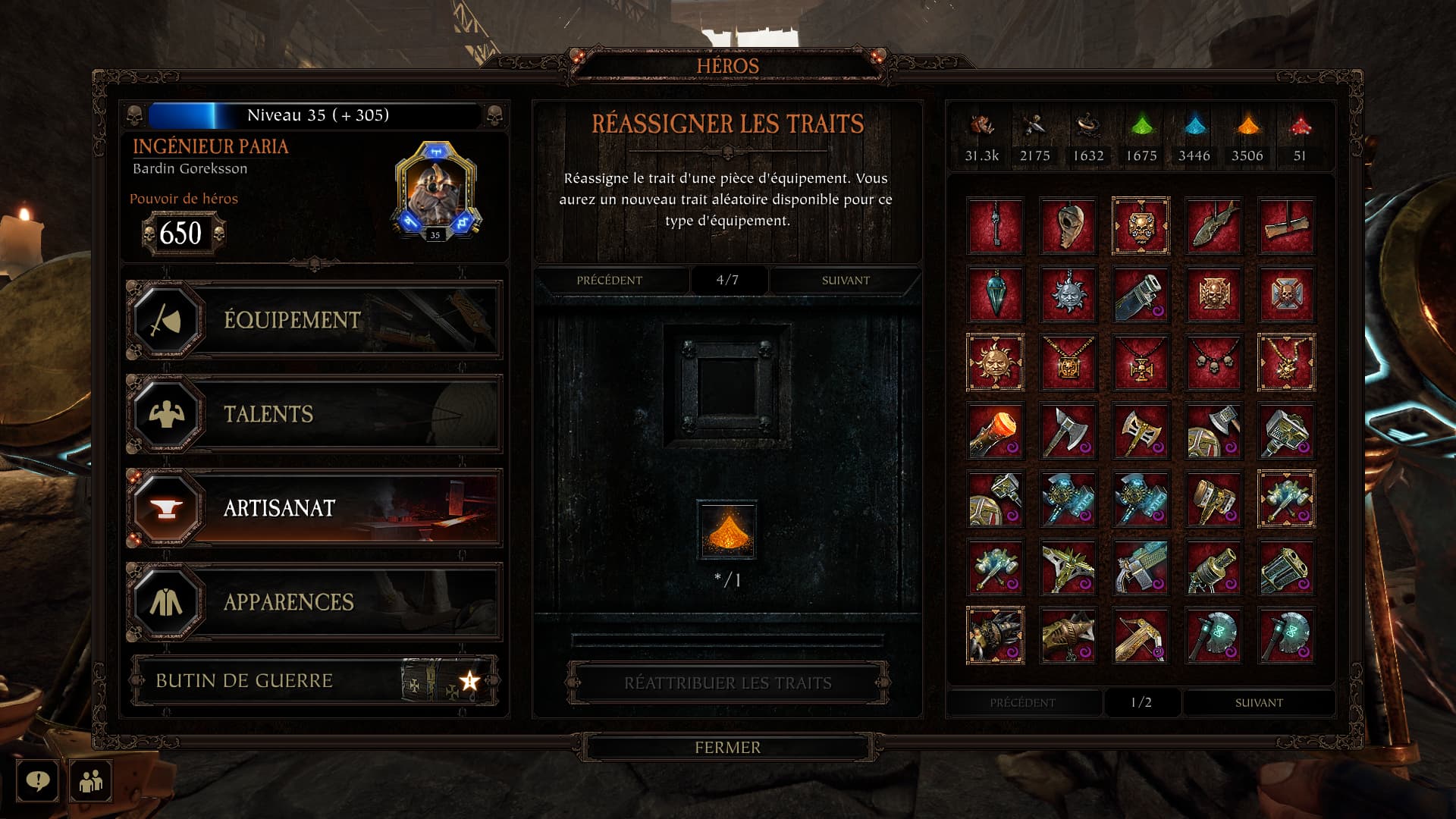Select the fish trinket item

click(1213, 226)
